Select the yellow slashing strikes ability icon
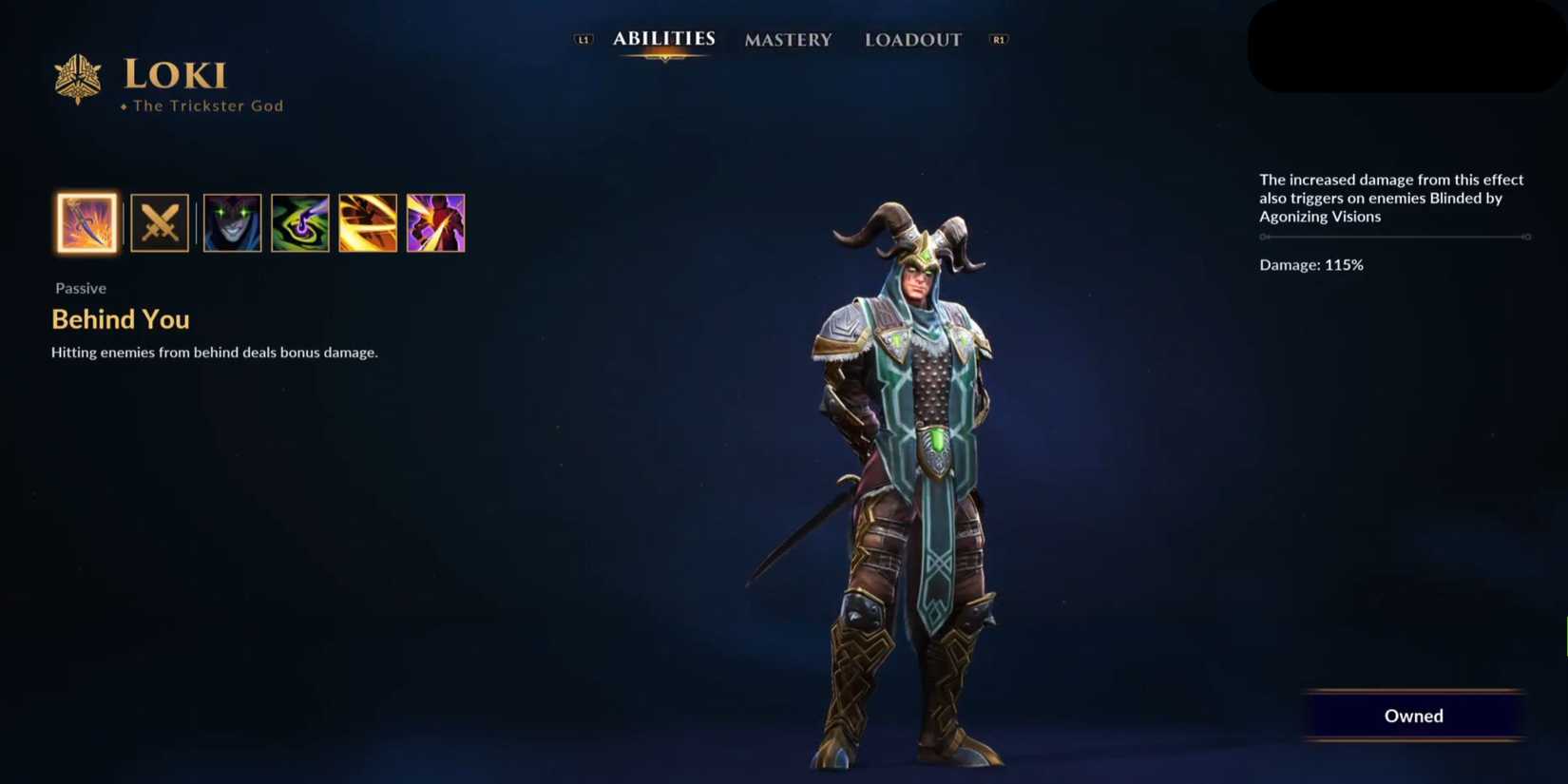The height and width of the screenshot is (784, 1568). (x=368, y=223)
